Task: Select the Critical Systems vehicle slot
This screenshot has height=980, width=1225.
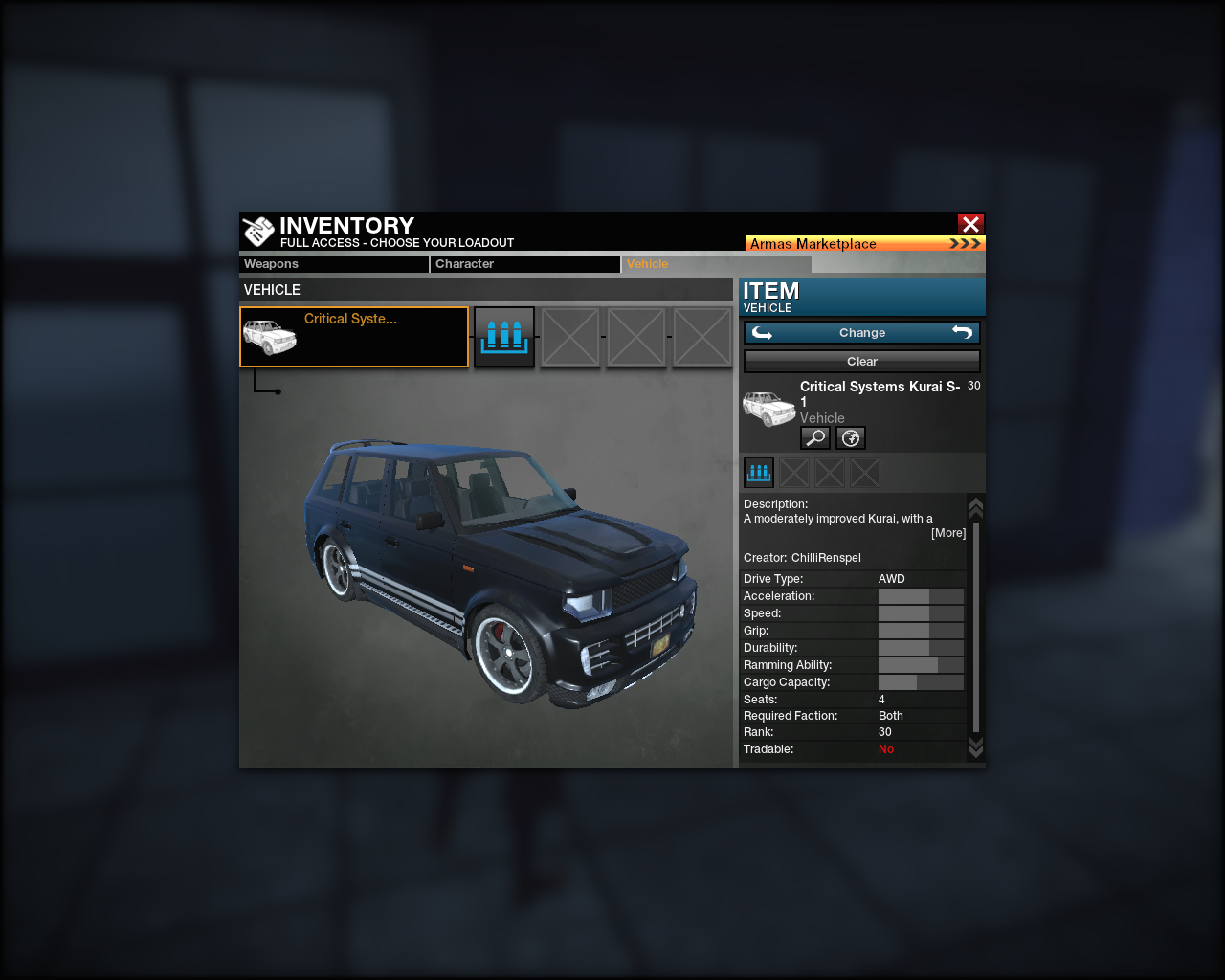Action: [354, 337]
